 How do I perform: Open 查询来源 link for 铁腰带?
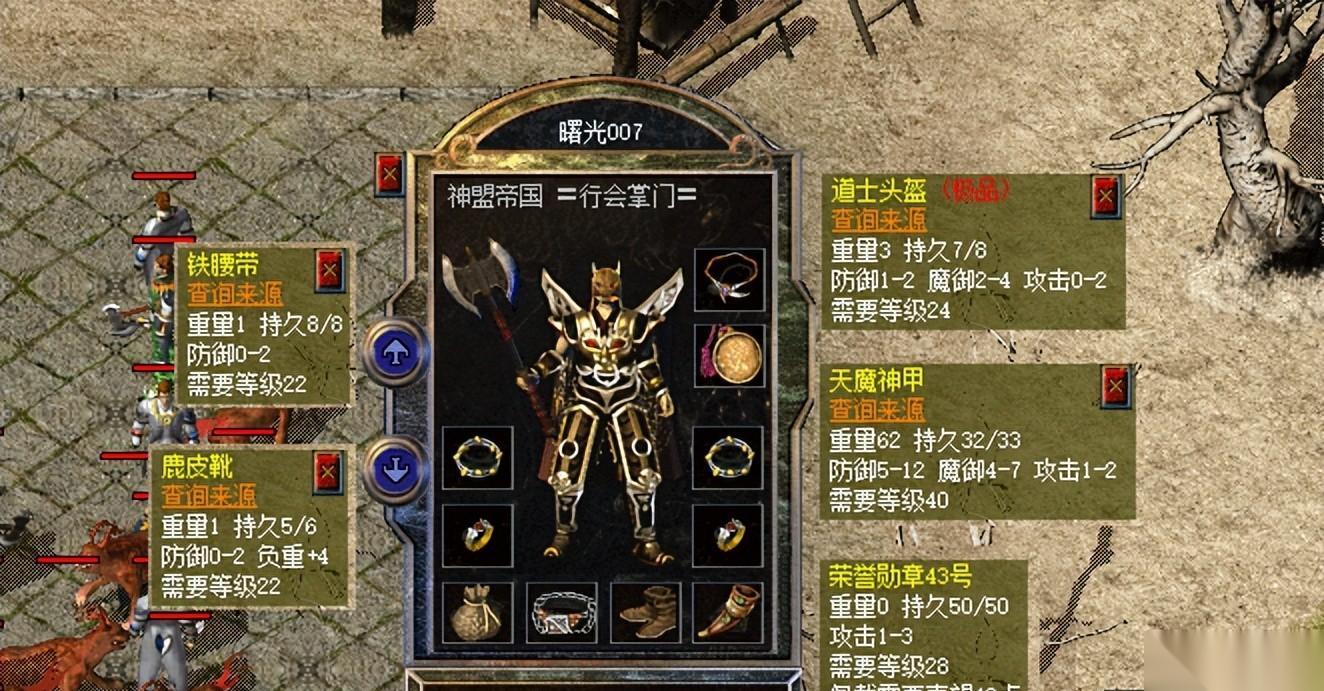coord(235,295)
